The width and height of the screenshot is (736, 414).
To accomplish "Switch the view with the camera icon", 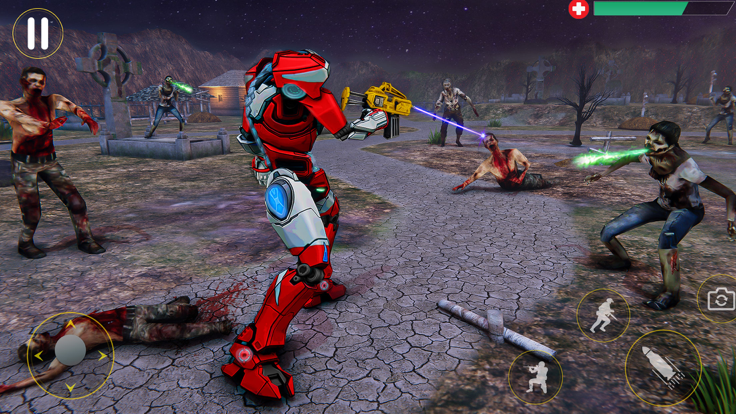I will coord(720,298).
